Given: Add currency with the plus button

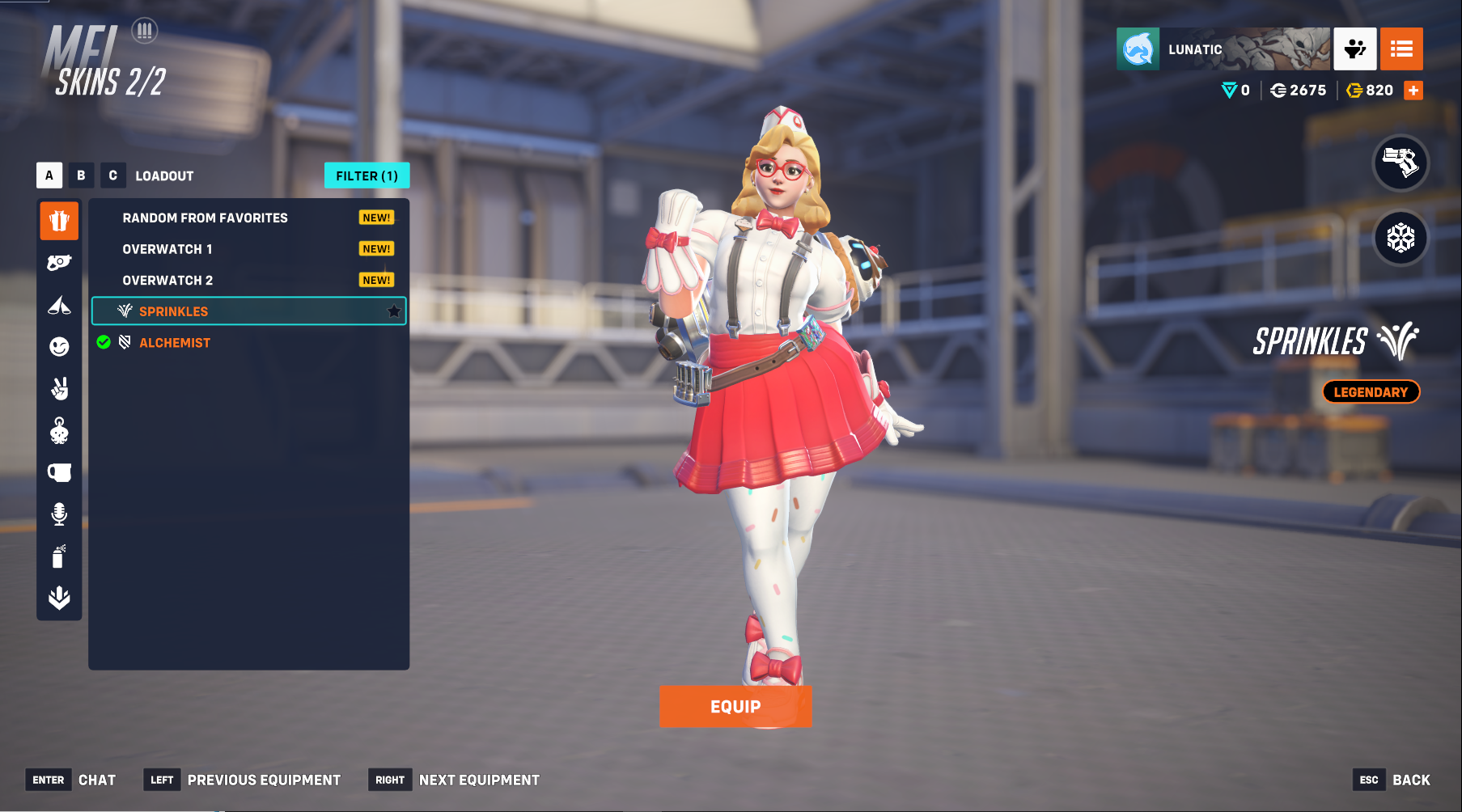Looking at the screenshot, I should [x=1413, y=91].
